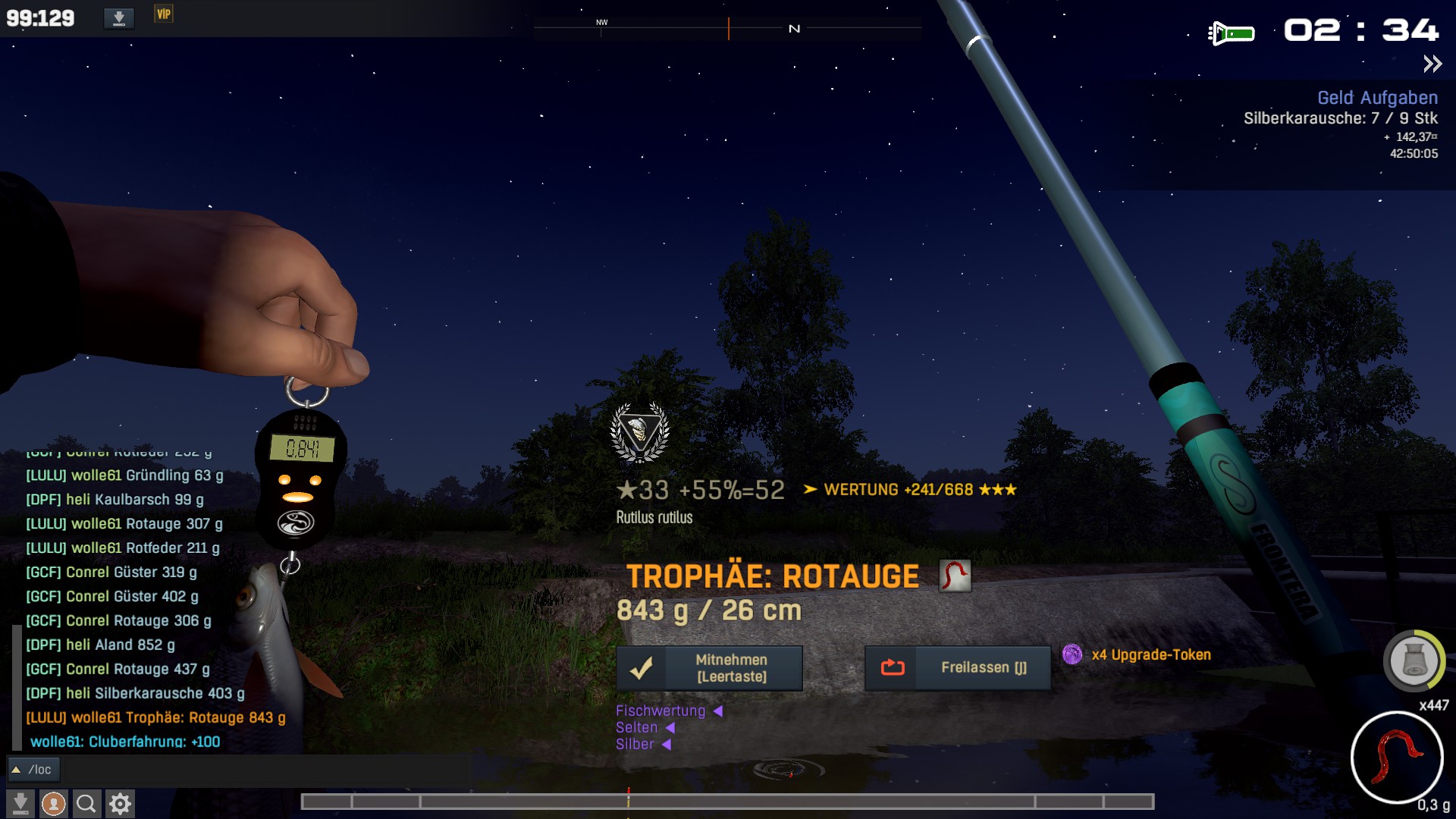The height and width of the screenshot is (819, 1456).
Task: Select the red worm bait slot
Action: [1397, 757]
